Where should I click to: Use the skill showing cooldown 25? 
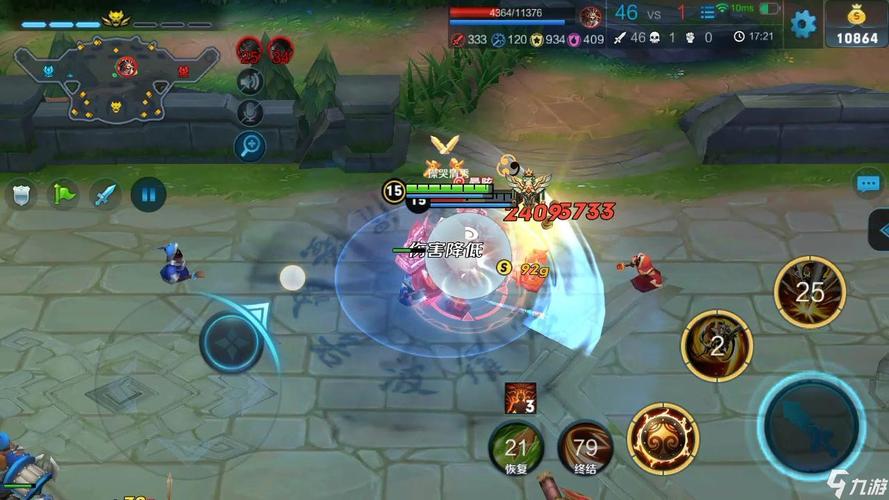coord(810,291)
